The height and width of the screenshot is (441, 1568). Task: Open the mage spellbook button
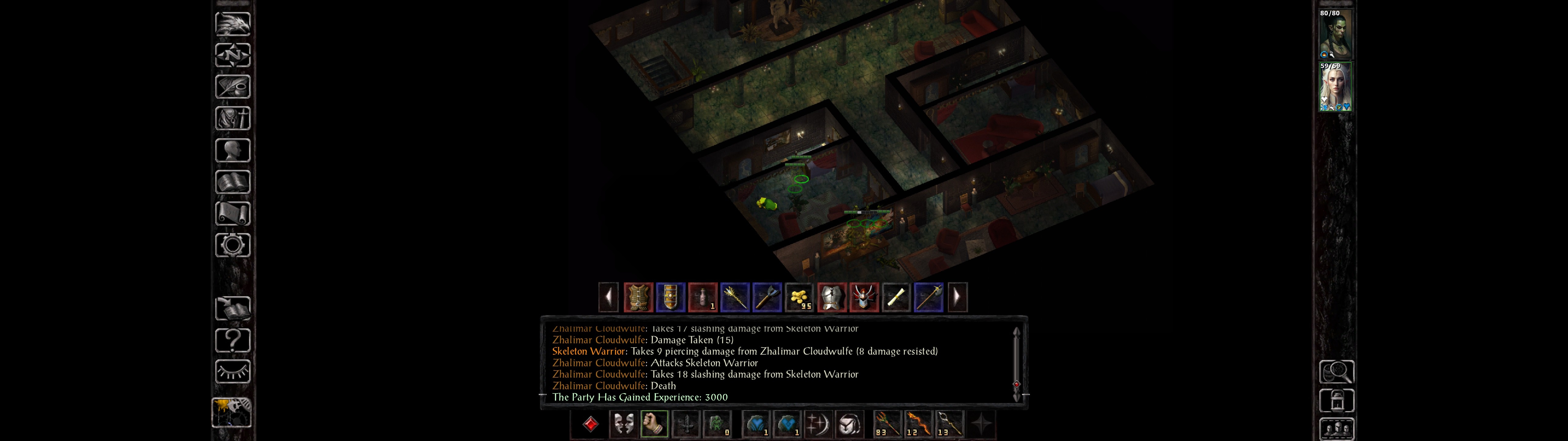click(232, 182)
